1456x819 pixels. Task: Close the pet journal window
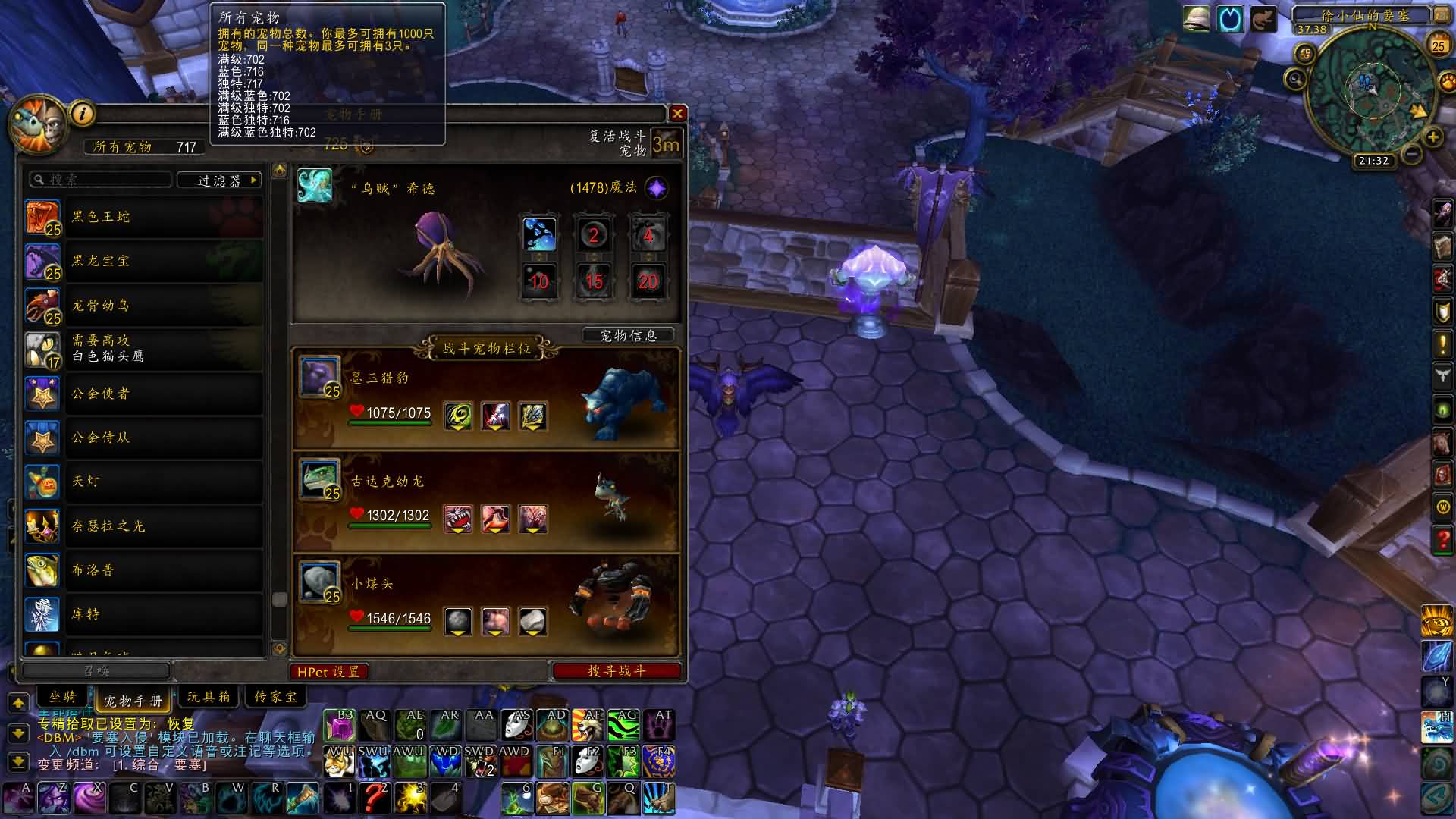(677, 114)
